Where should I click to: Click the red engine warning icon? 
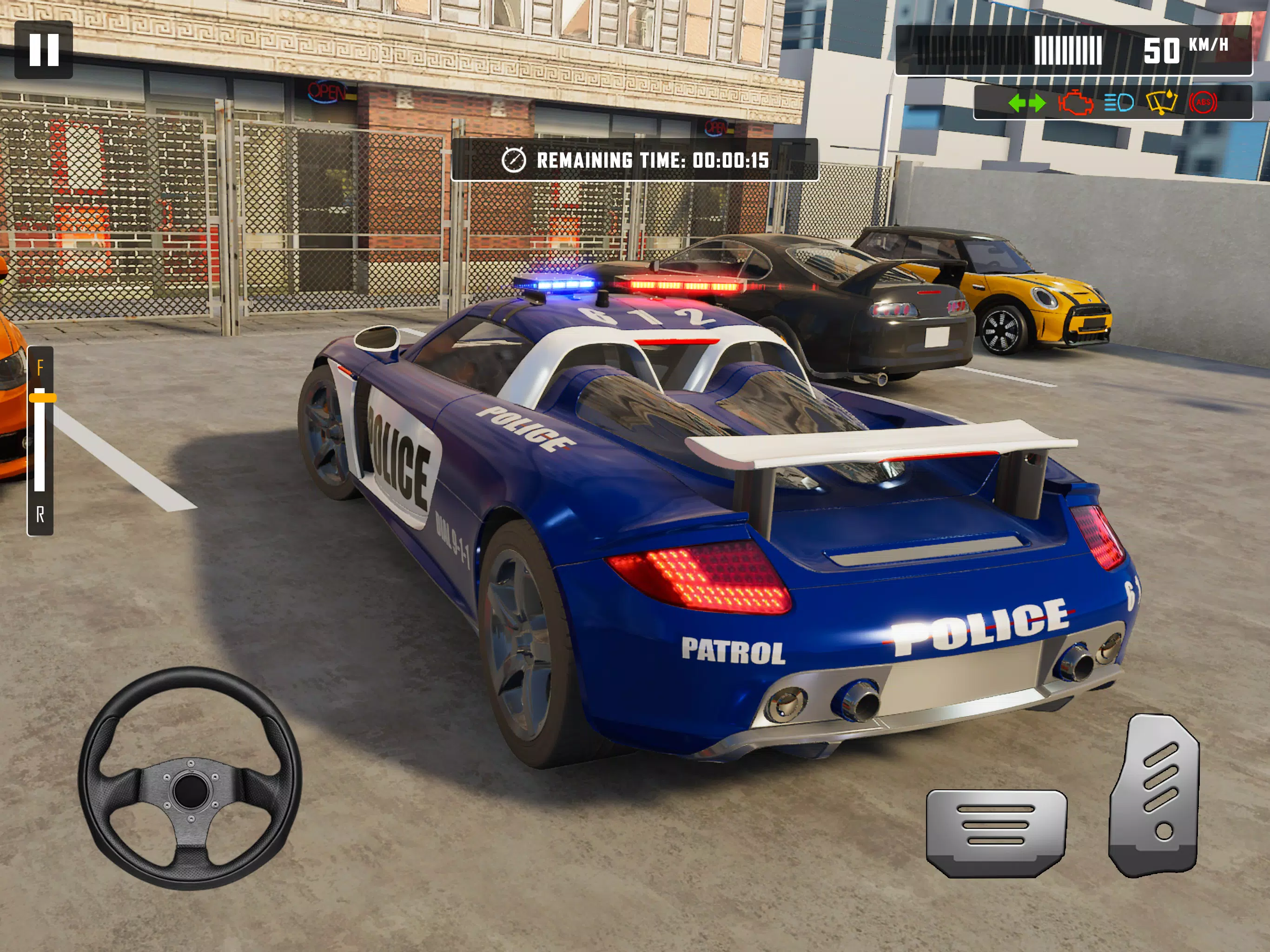click(x=1075, y=103)
